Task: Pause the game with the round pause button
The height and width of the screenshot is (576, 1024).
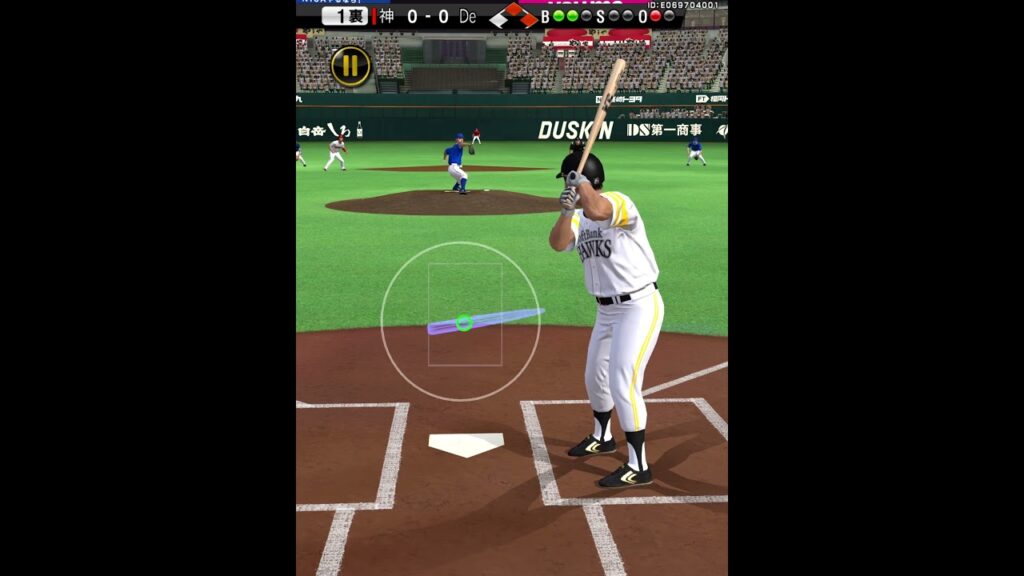Action: (x=350, y=66)
